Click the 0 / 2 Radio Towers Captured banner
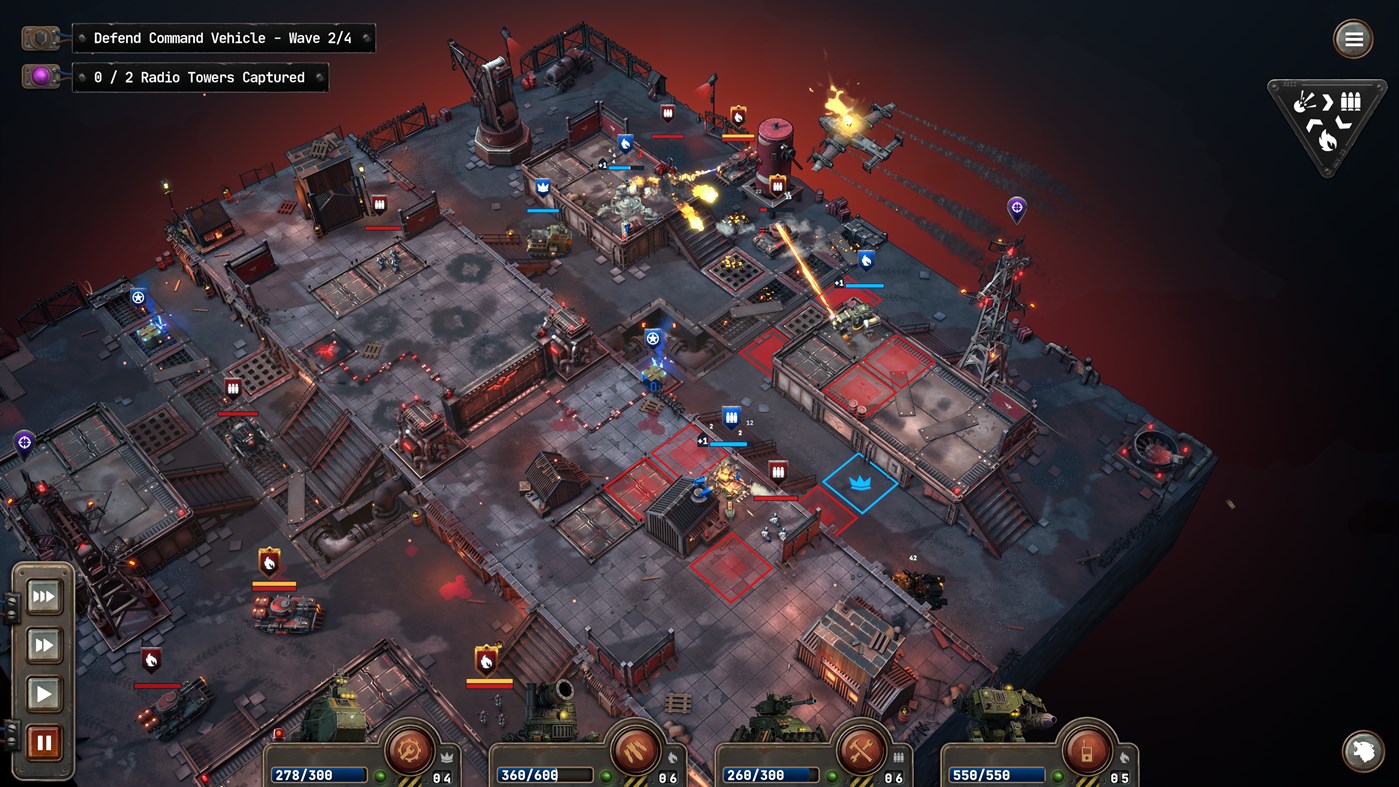 pos(200,77)
